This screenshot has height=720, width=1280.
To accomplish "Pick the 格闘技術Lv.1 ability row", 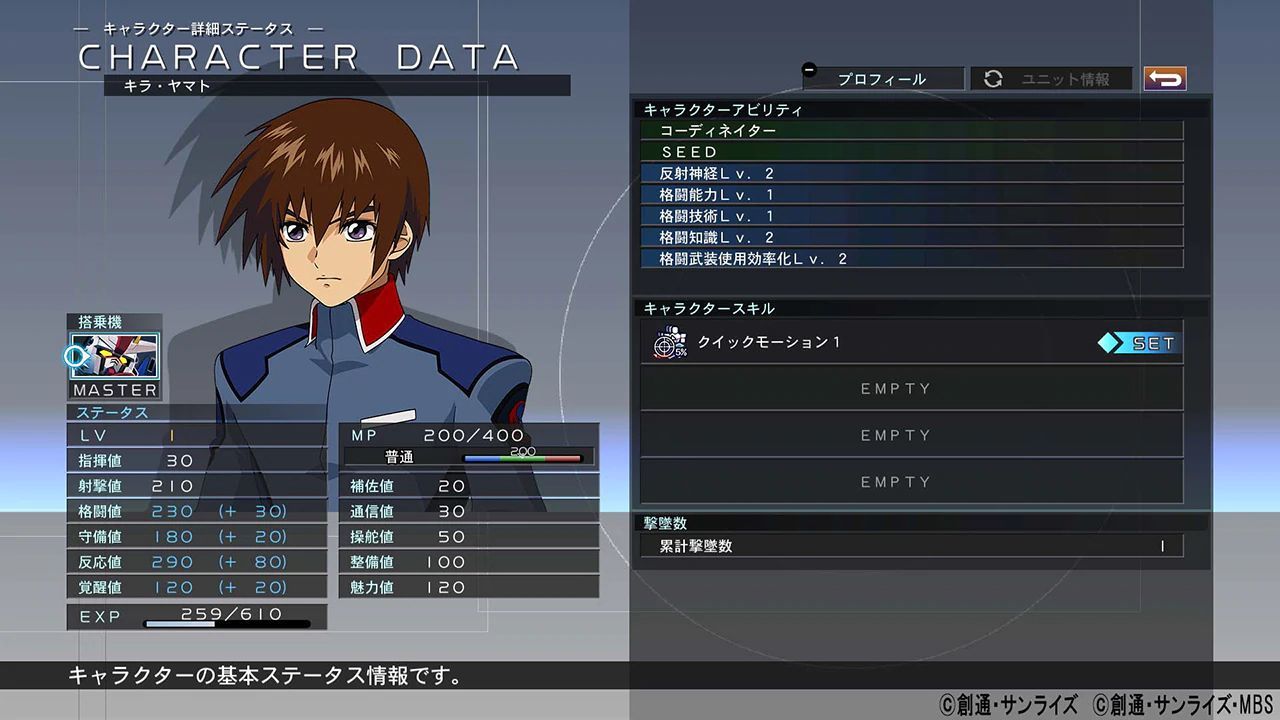I will tap(910, 216).
